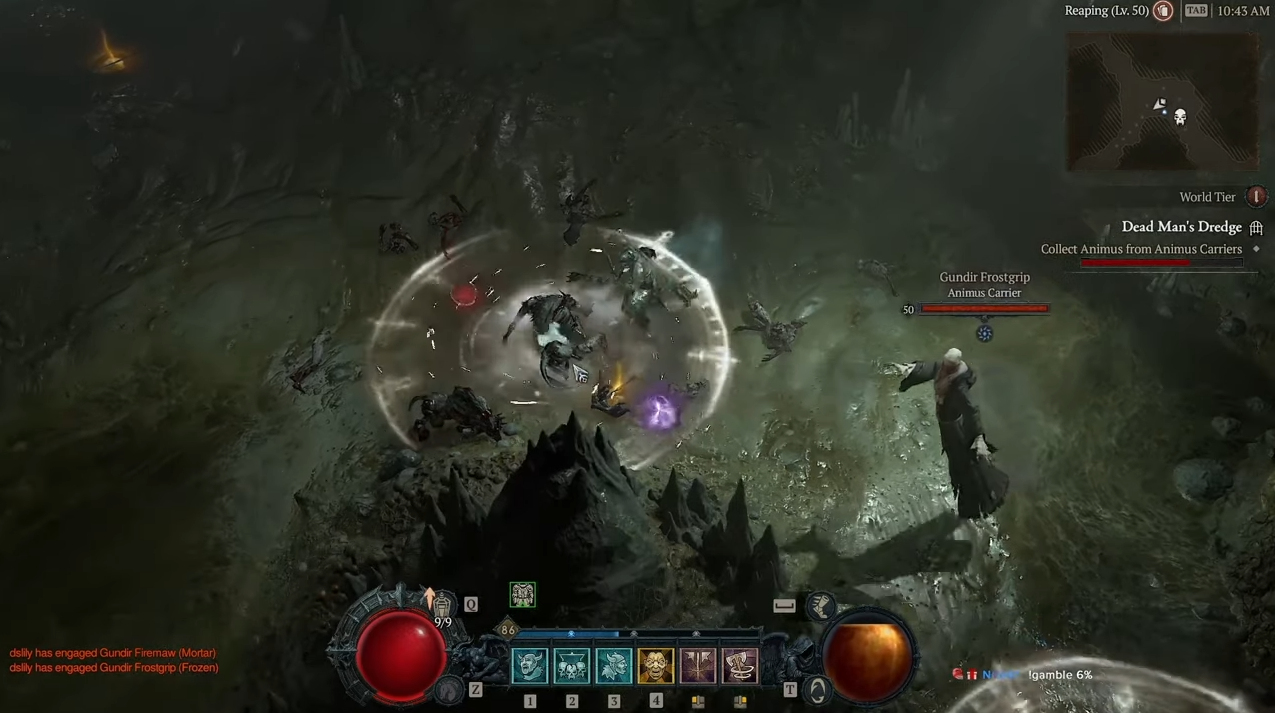The height and width of the screenshot is (713, 1275).
Task: Click the 'Collect Animus from Animus Carriers' objective
Action: [1141, 249]
